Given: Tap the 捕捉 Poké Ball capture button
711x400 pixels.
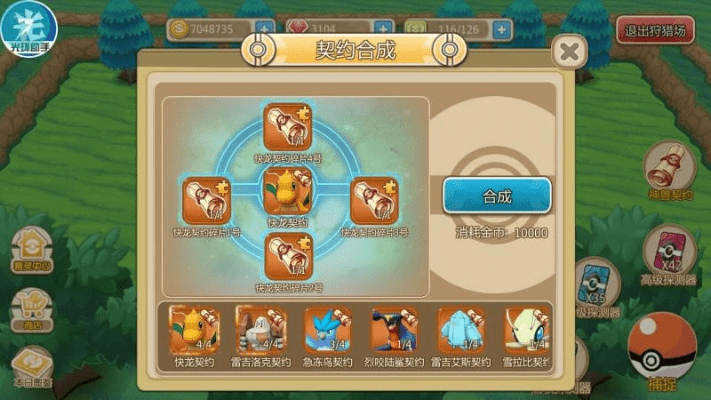Looking at the screenshot, I should coord(663,347).
